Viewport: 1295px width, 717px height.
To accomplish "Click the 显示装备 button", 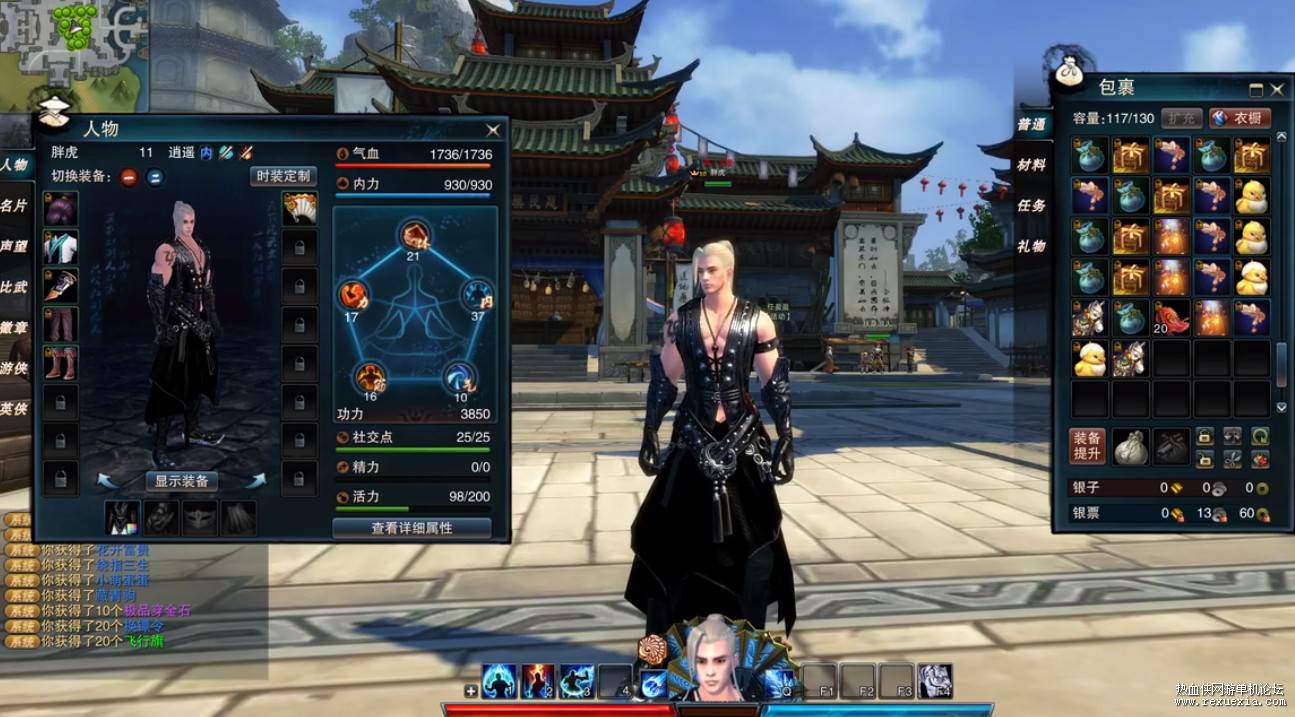I will click(x=182, y=481).
